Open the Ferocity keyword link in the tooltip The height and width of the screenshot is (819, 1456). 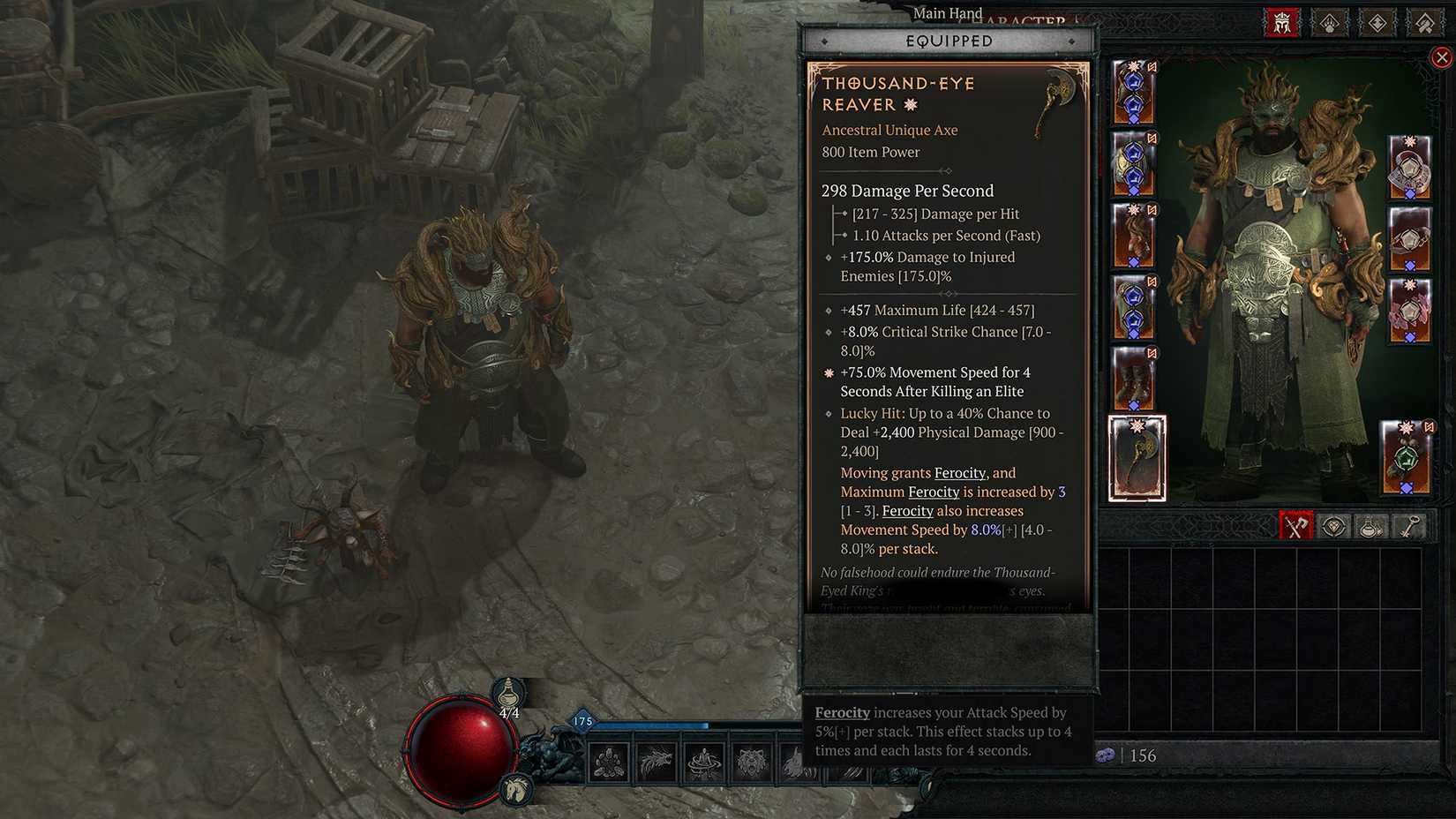958,472
